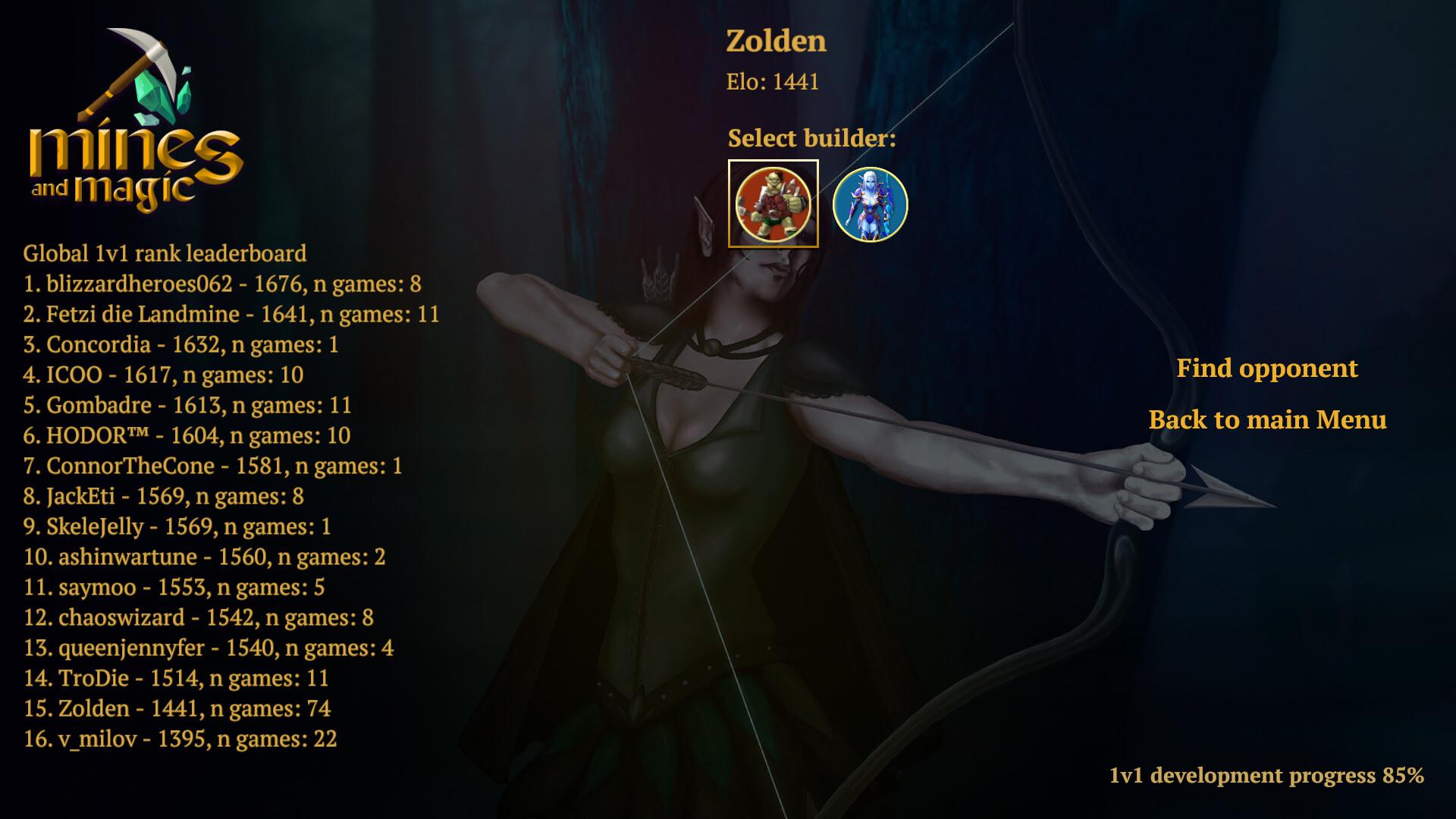The width and height of the screenshot is (1456, 819).
Task: Select blizzardheroes062 leaderboard row
Action: point(222,284)
